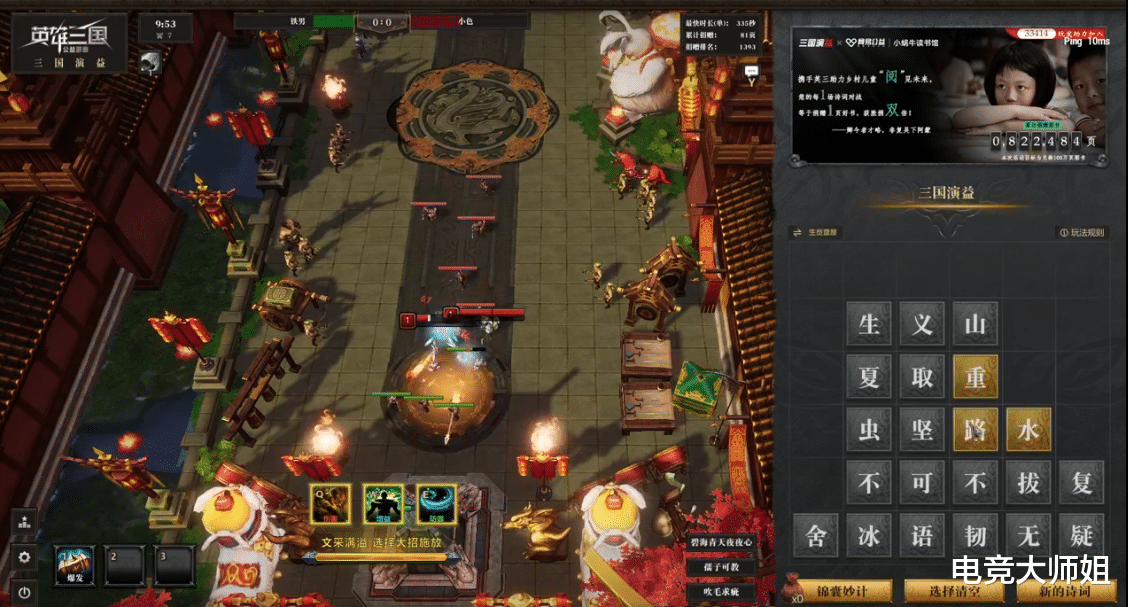Screen dimensions: 1128x607
Task: Click the highlighted 水 tile
Action: click(1028, 430)
